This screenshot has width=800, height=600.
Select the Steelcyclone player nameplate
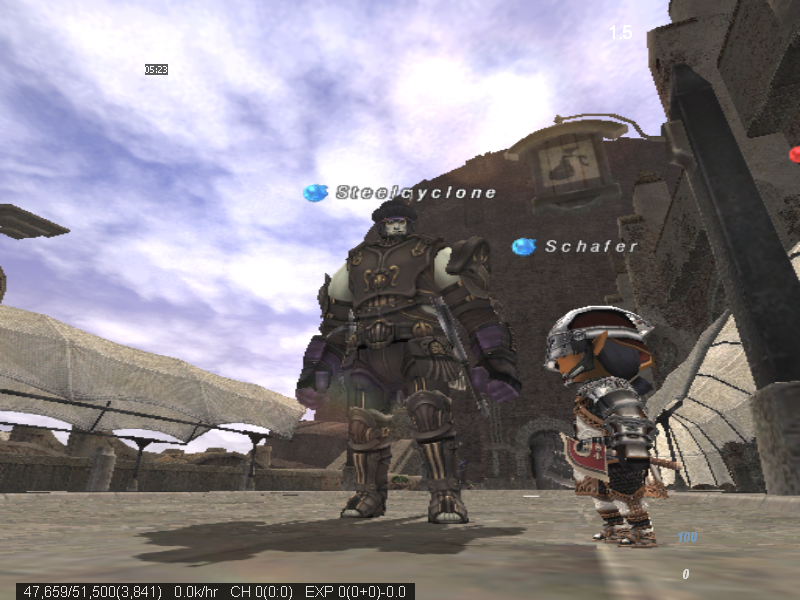tap(415, 192)
